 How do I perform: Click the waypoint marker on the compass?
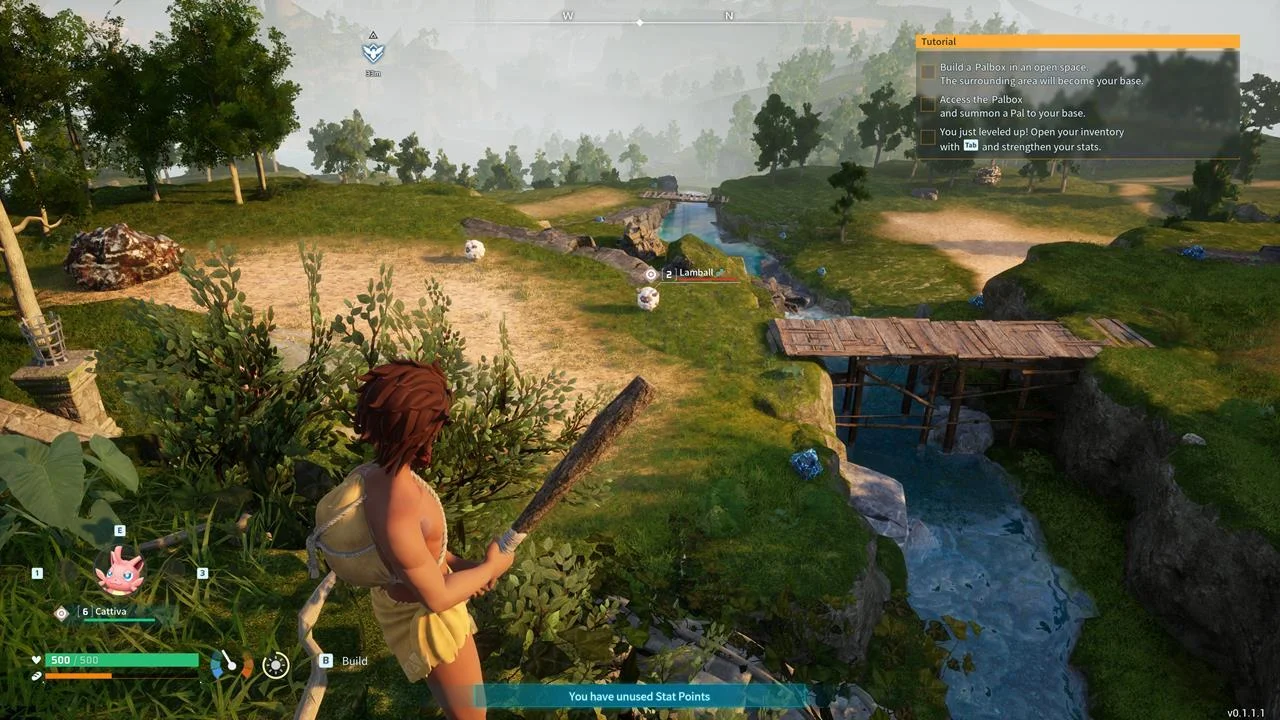point(373,52)
